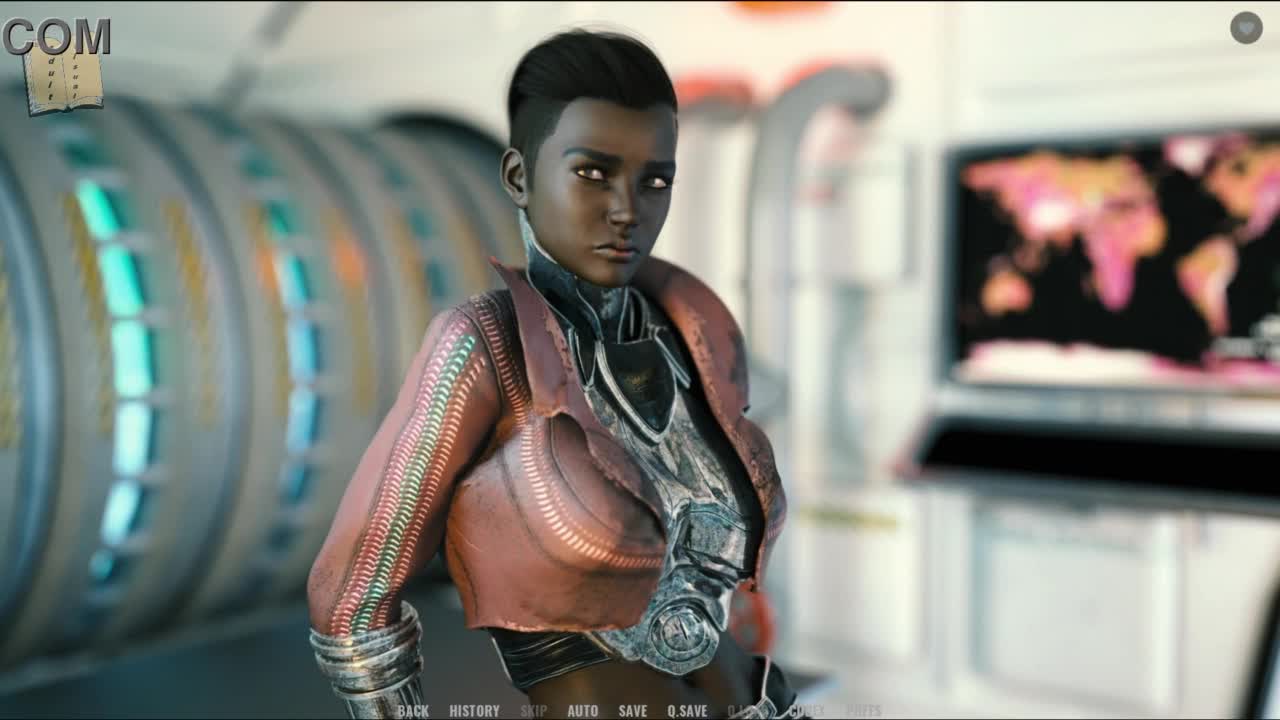Open the Codex
Viewport: 1280px width, 720px height.
pyautogui.click(x=807, y=711)
